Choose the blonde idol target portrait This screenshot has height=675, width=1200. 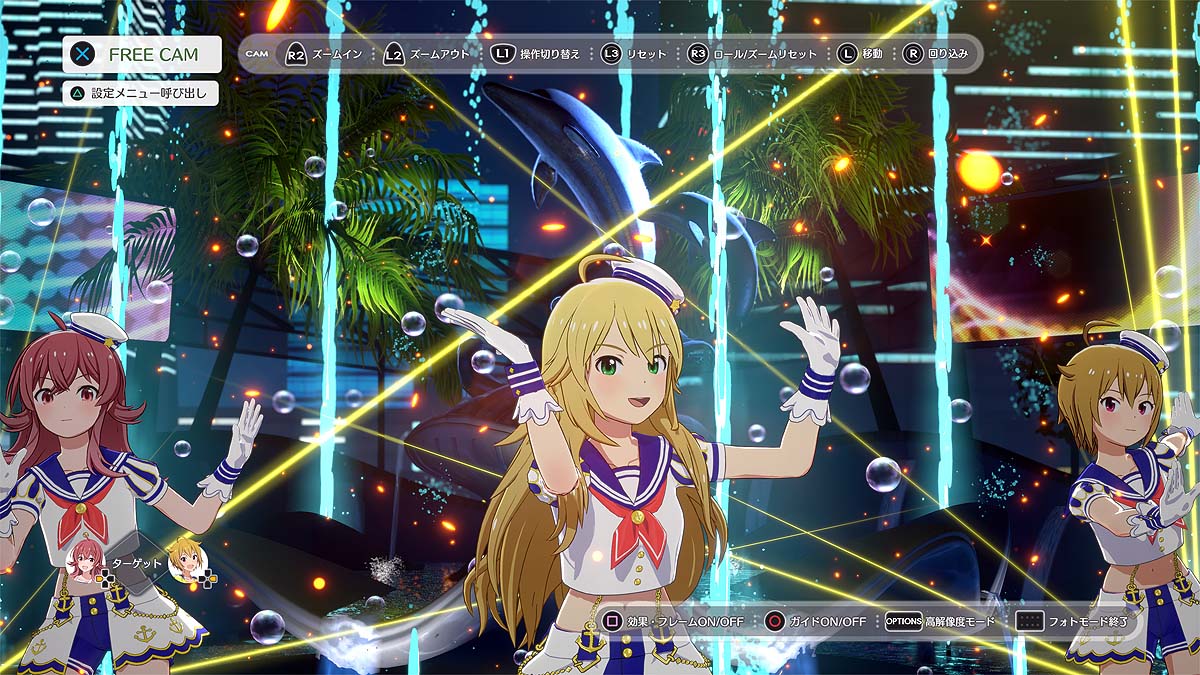(186, 561)
